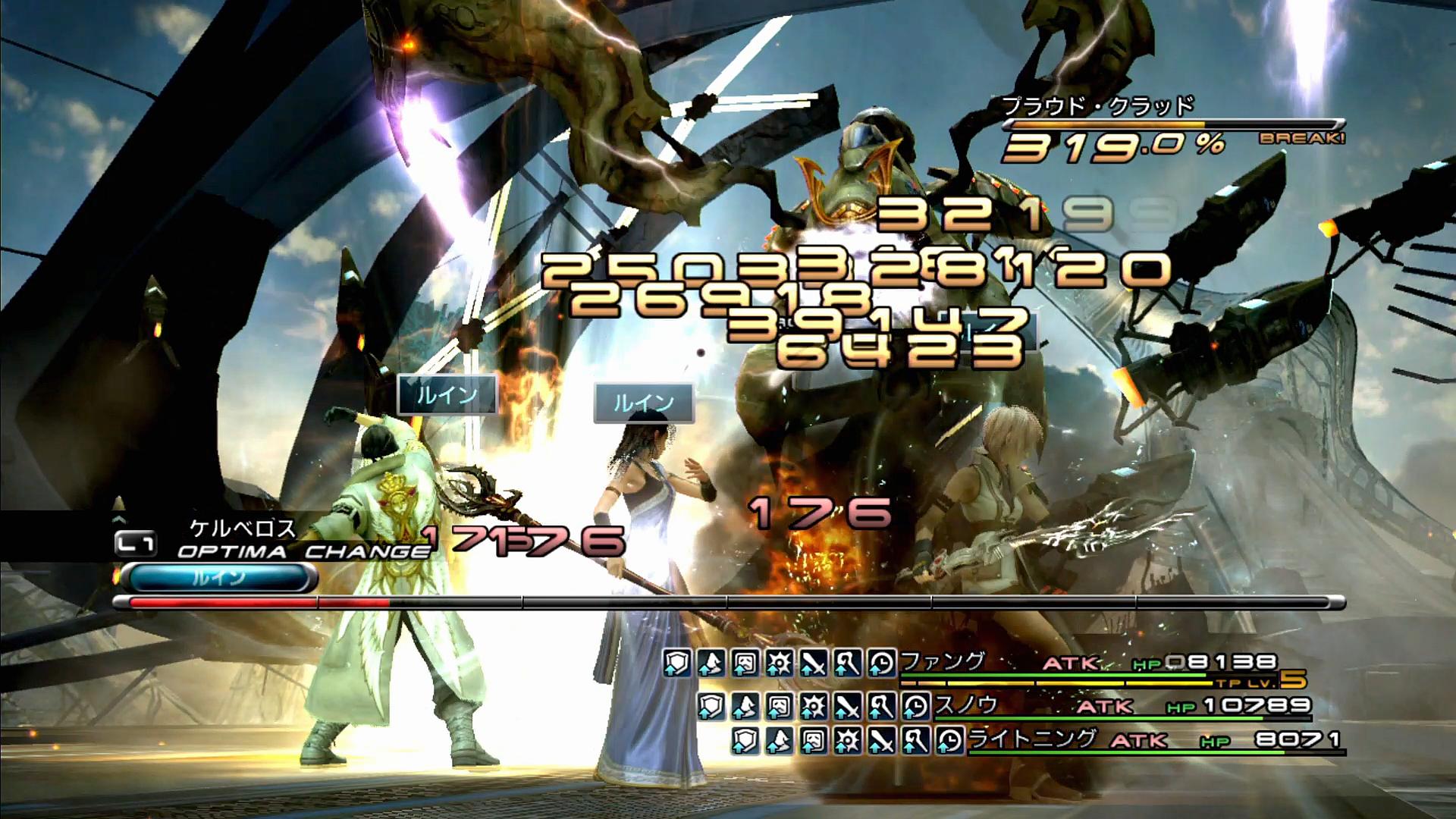Click ライトニング's Protect shield buff icon
1456x819 pixels.
pos(744,740)
